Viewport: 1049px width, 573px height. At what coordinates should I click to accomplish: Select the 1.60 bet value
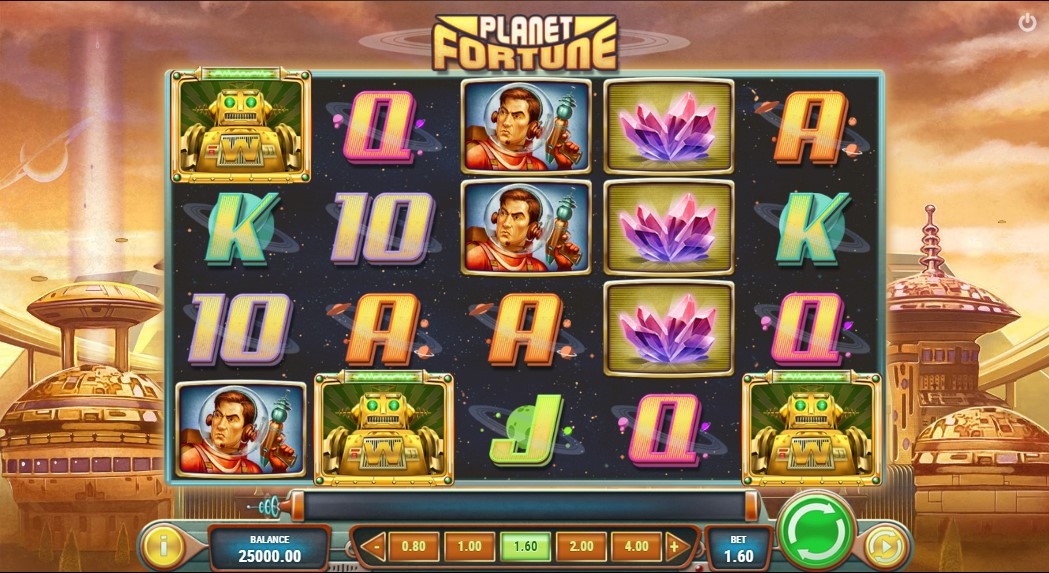tap(525, 547)
